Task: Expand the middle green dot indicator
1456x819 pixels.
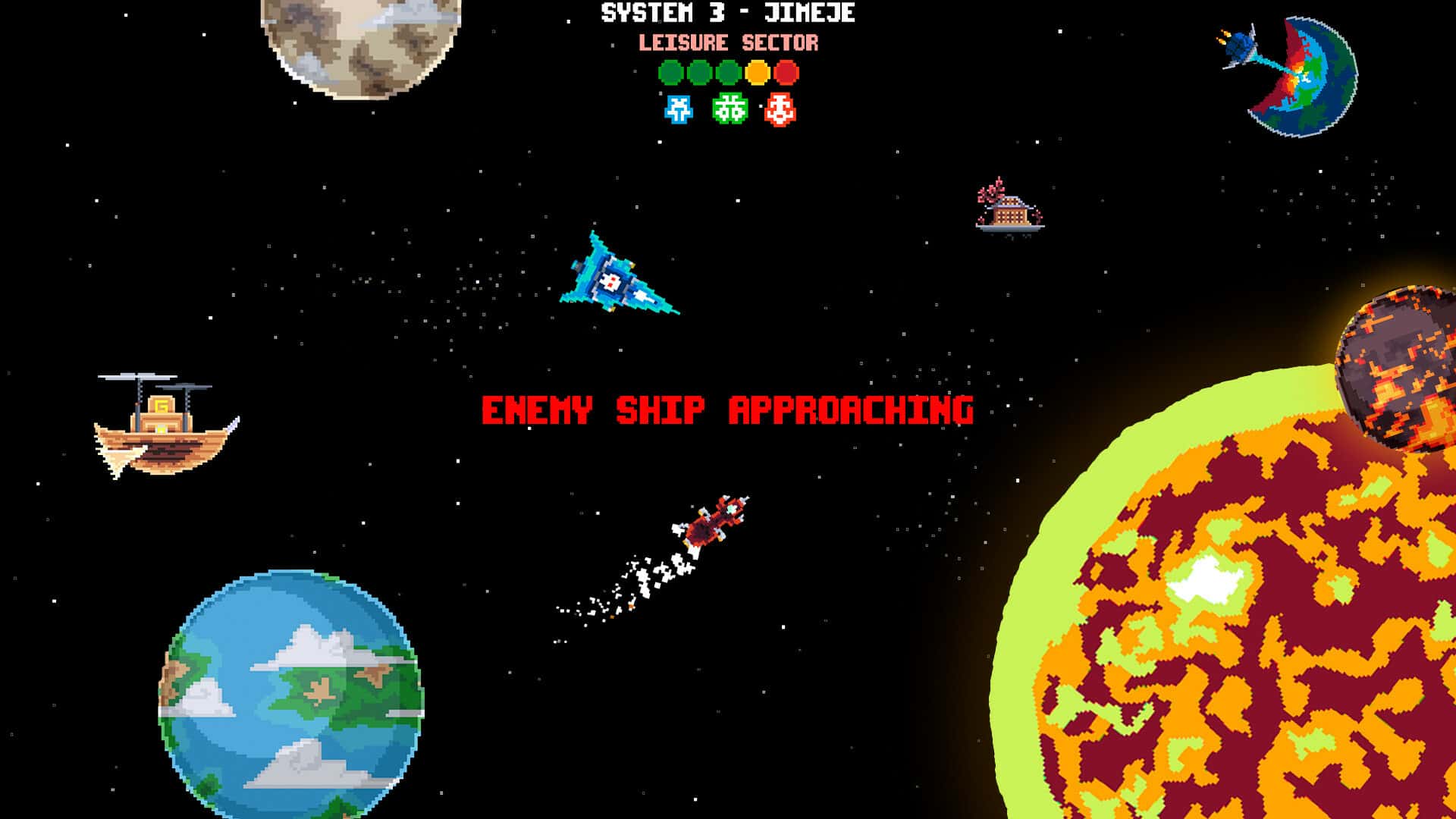Action: (x=699, y=73)
